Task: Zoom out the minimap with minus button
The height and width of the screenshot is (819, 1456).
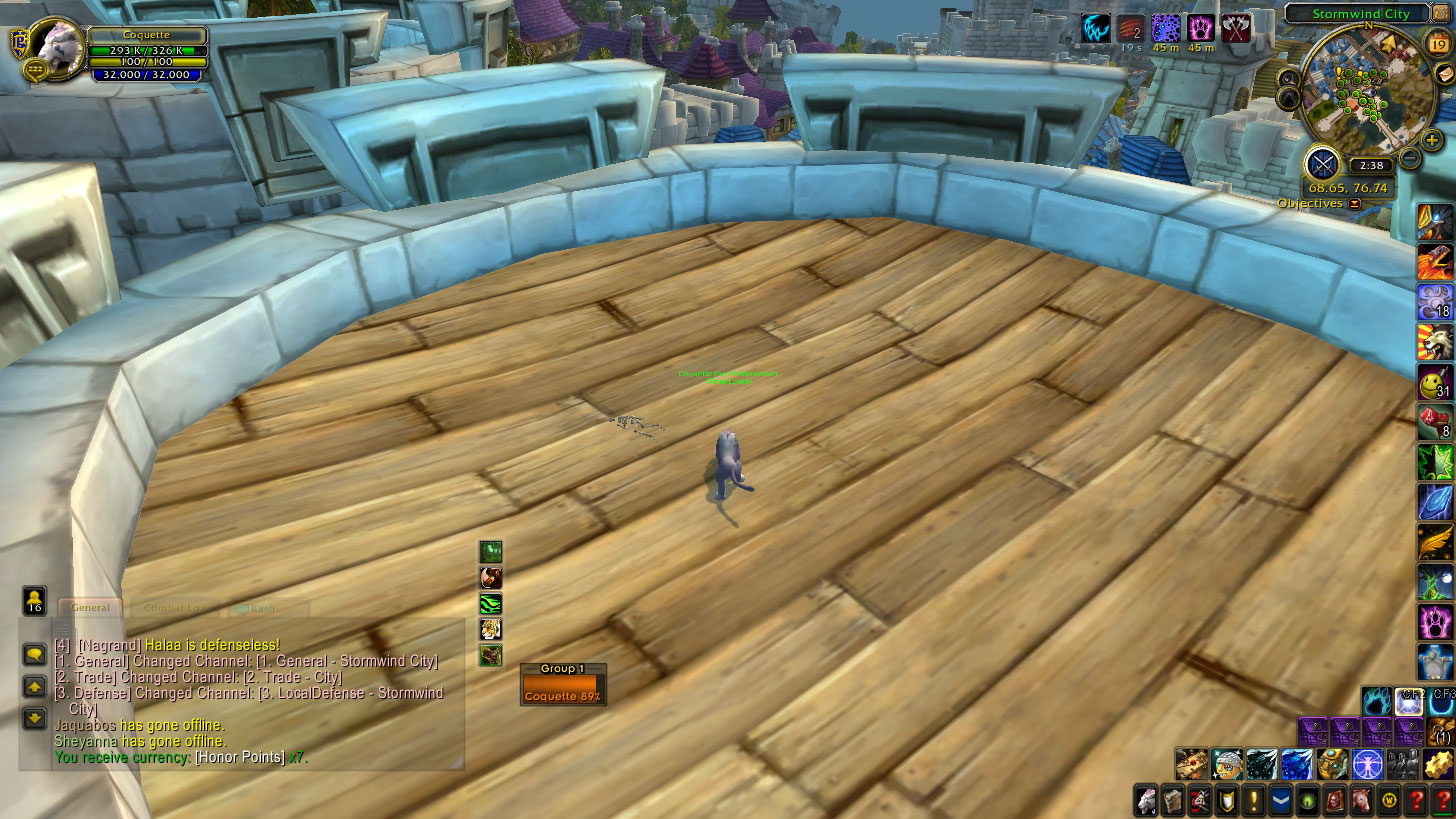Action: 1410,158
